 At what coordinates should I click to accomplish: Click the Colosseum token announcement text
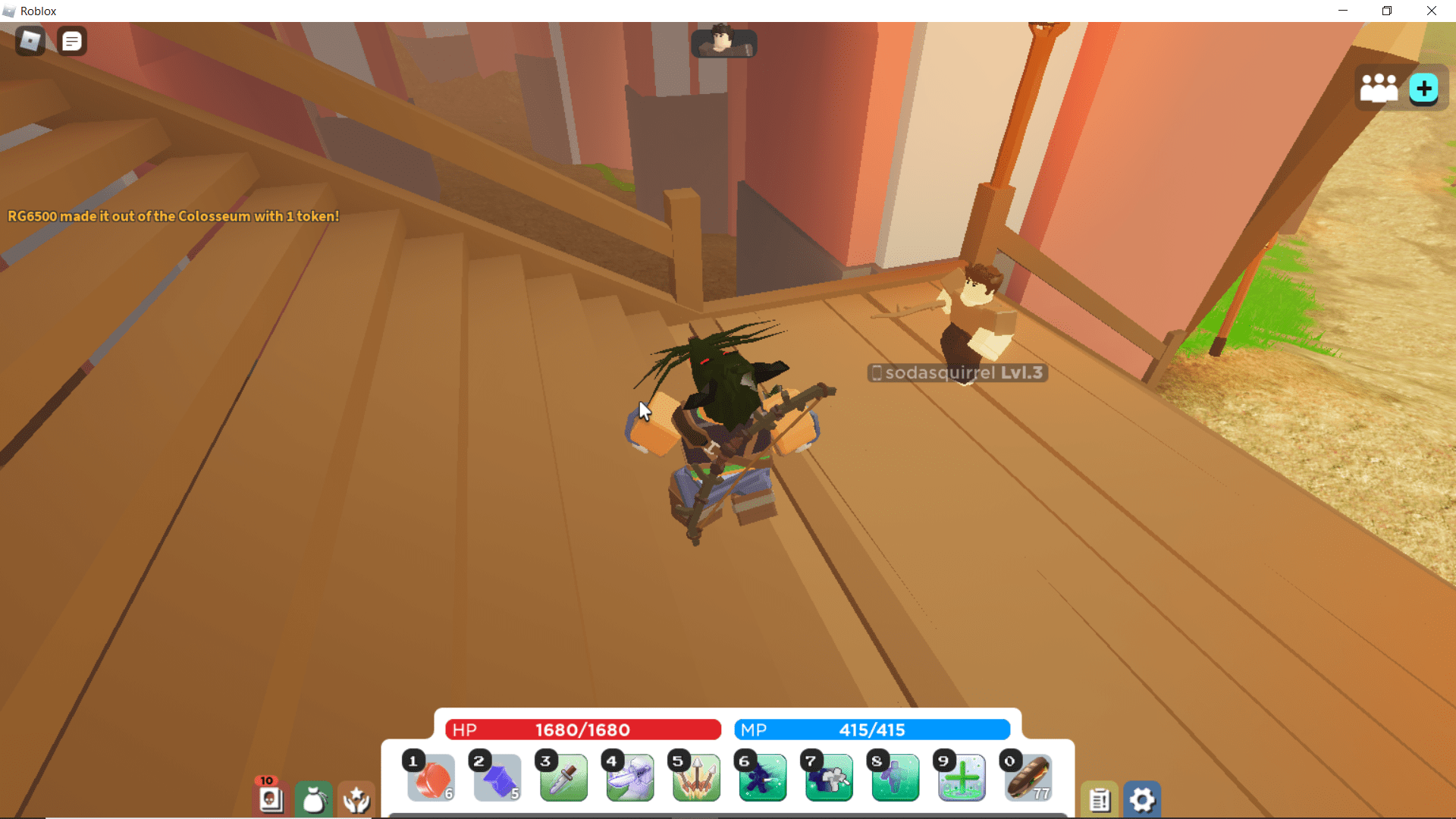(173, 216)
